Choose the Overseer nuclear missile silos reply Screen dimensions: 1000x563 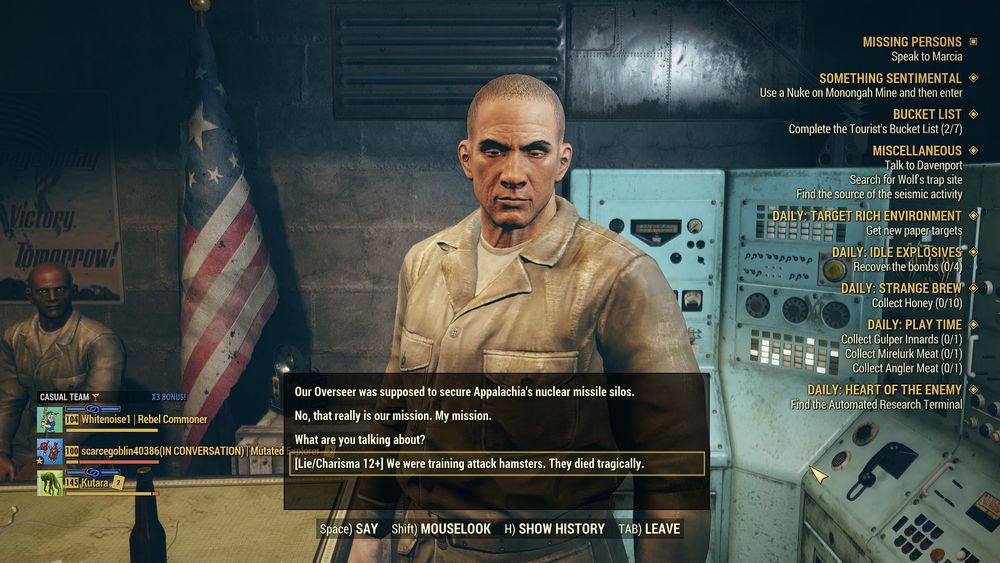tap(465, 392)
